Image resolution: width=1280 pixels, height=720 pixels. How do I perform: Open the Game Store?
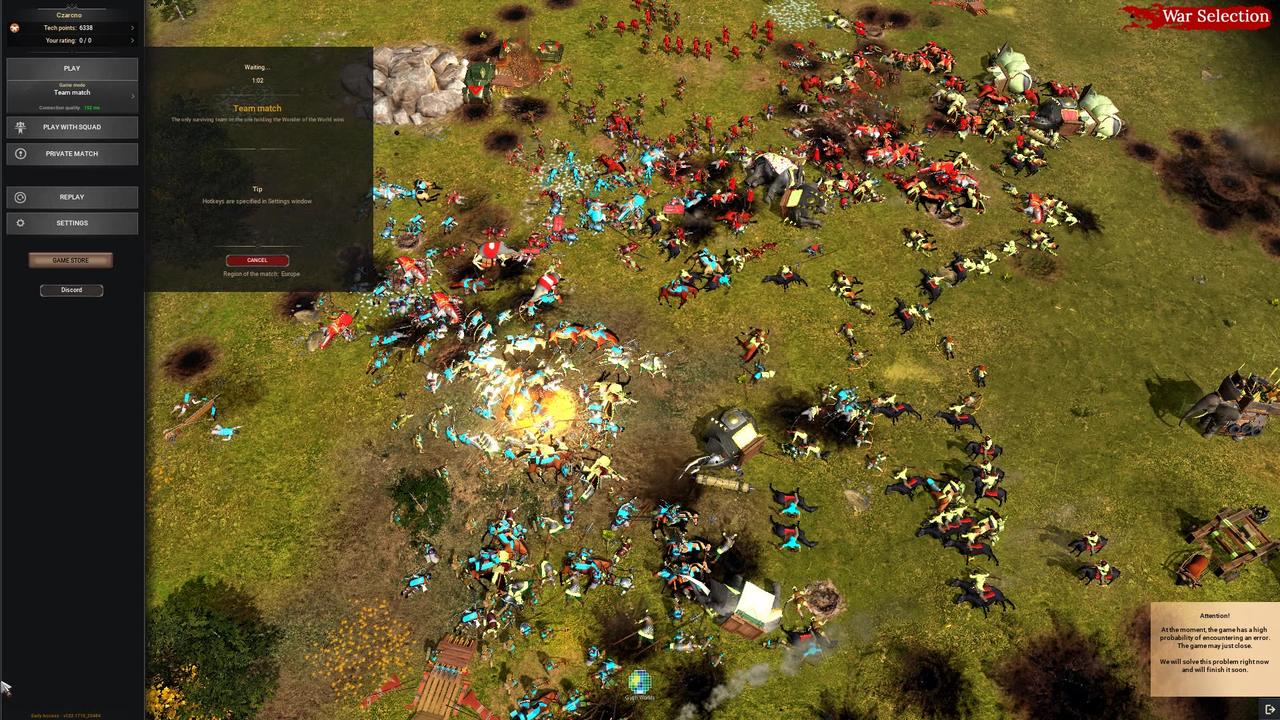click(70, 260)
